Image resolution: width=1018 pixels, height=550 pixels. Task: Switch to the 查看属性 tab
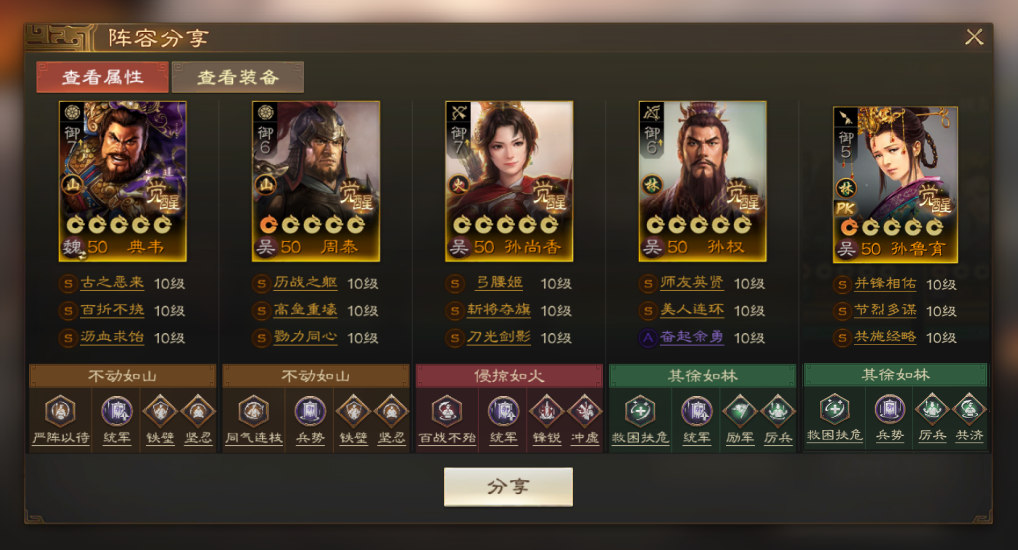(102, 77)
